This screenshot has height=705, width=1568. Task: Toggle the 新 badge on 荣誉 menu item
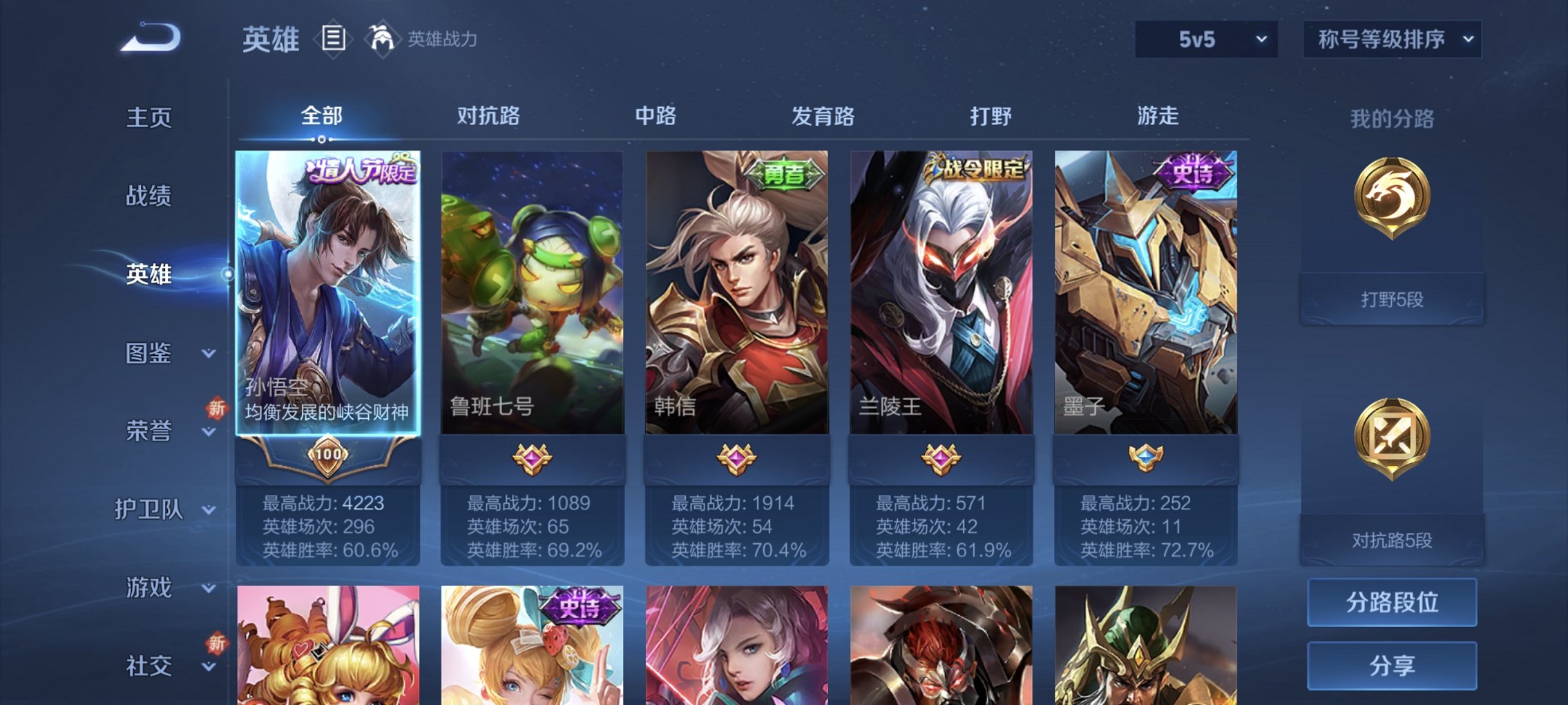point(218,408)
